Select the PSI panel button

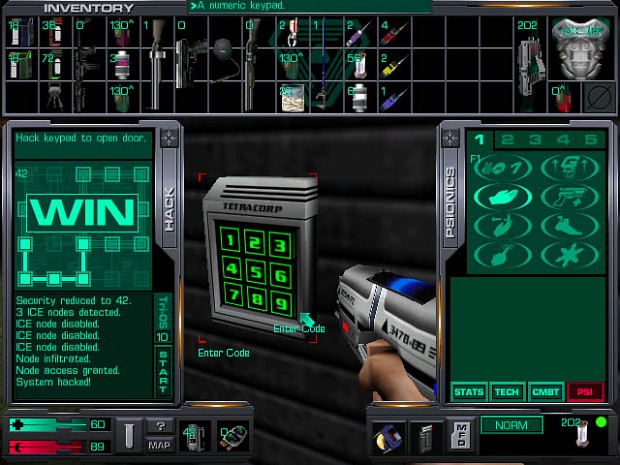click(x=583, y=391)
